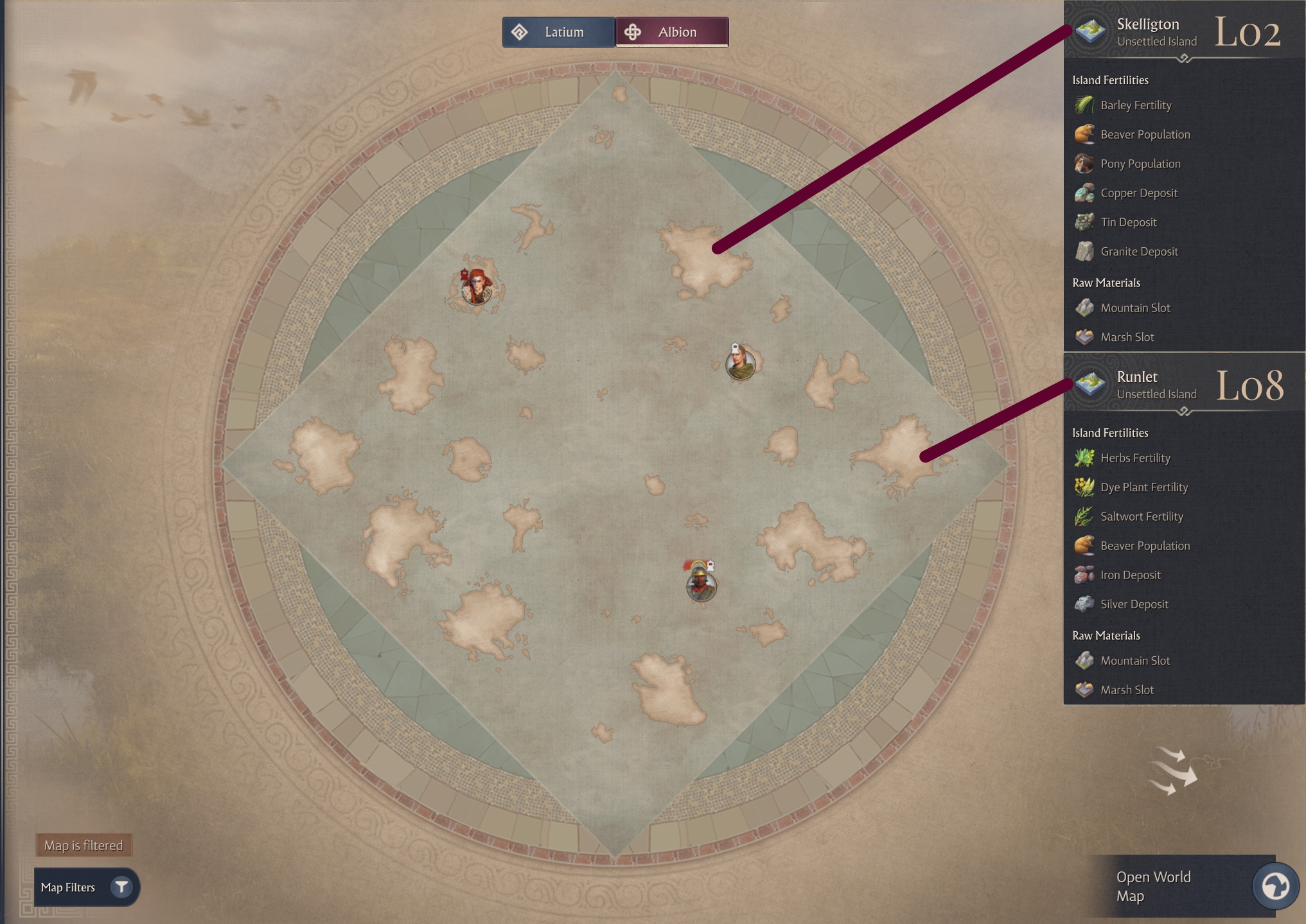Switch to the Latium region tab
This screenshot has width=1306, height=924.
tap(558, 32)
